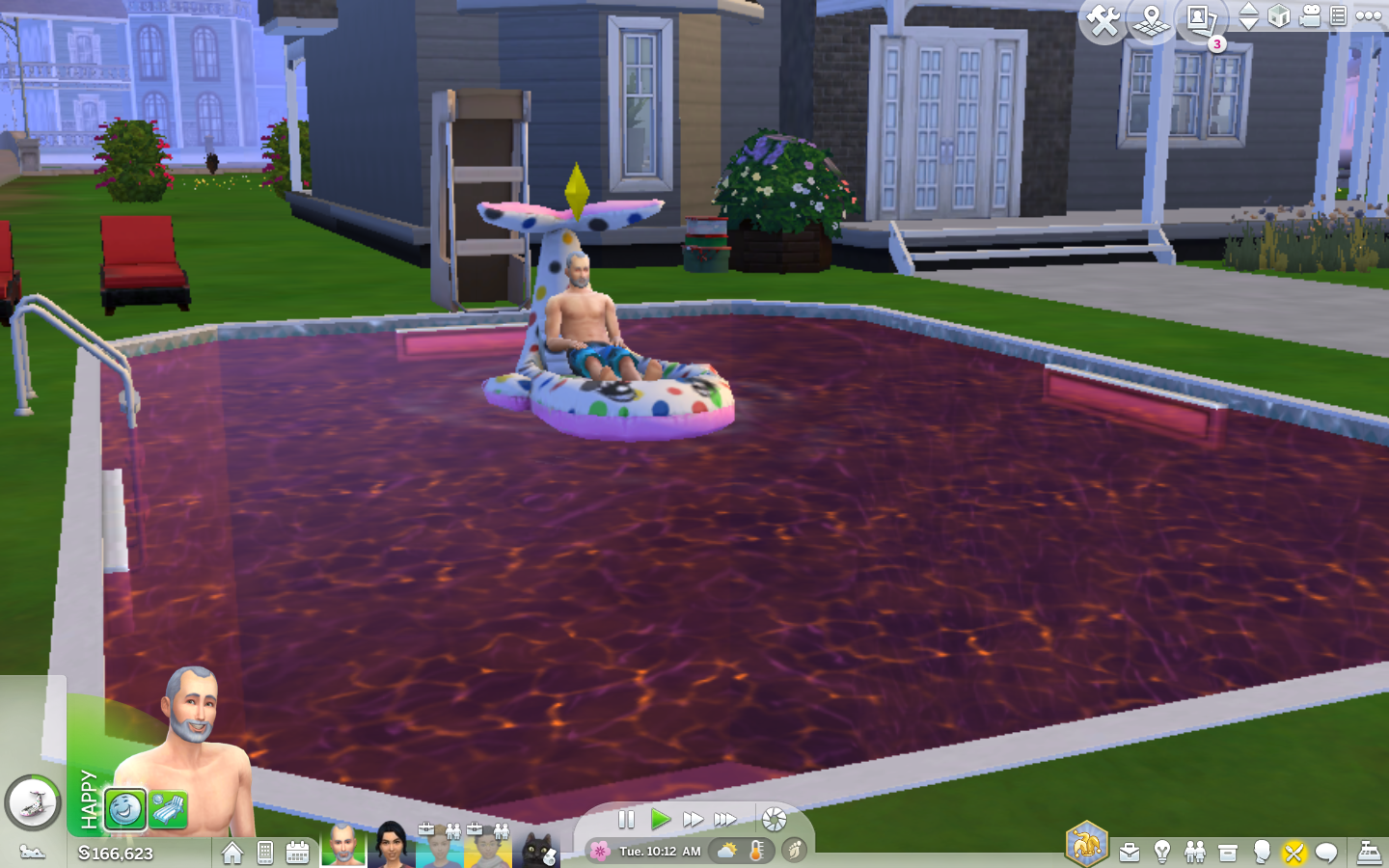Pause the game with the pause button
The height and width of the screenshot is (868, 1389).
click(x=626, y=819)
